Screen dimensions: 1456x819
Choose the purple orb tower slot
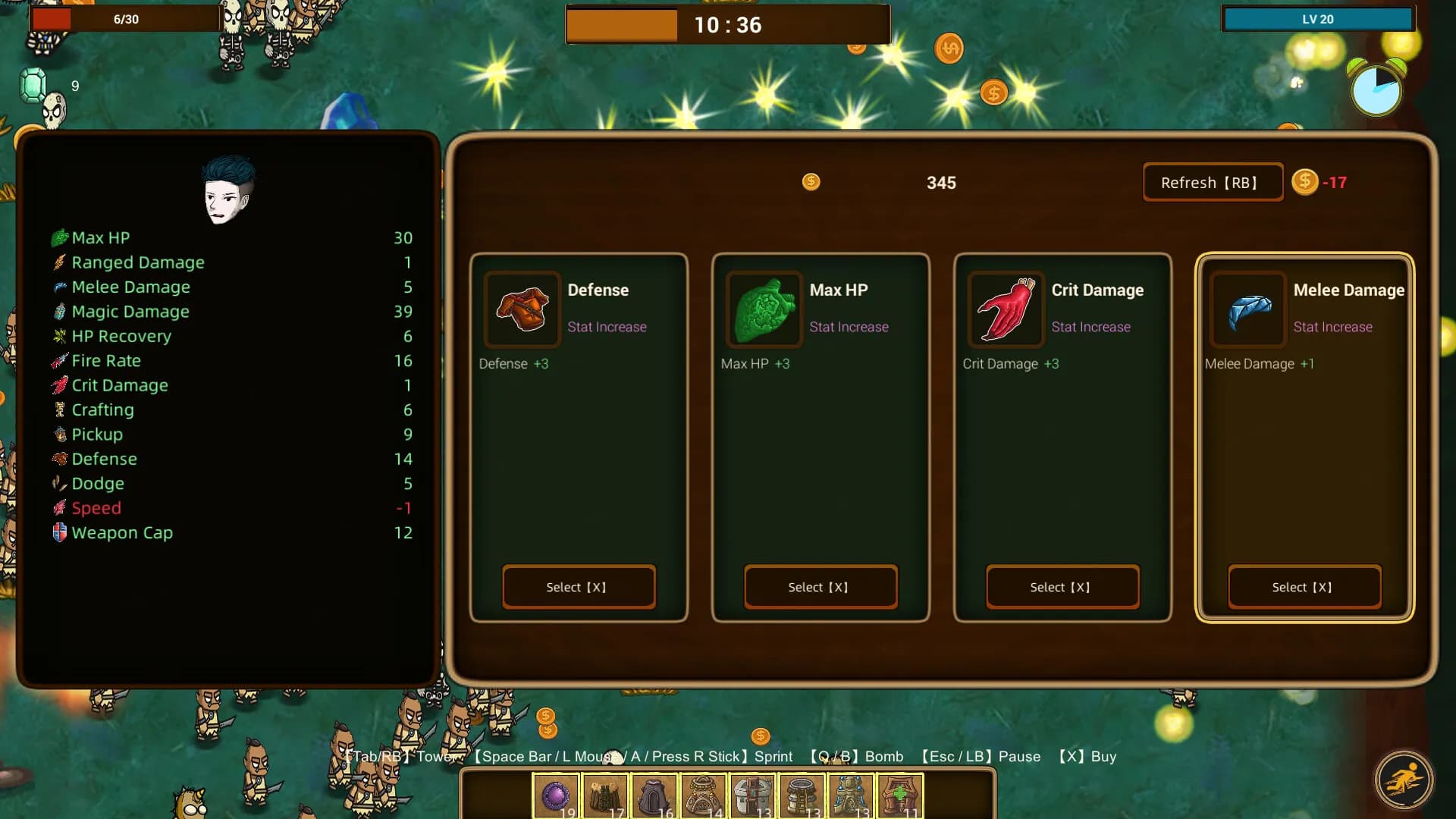556,796
